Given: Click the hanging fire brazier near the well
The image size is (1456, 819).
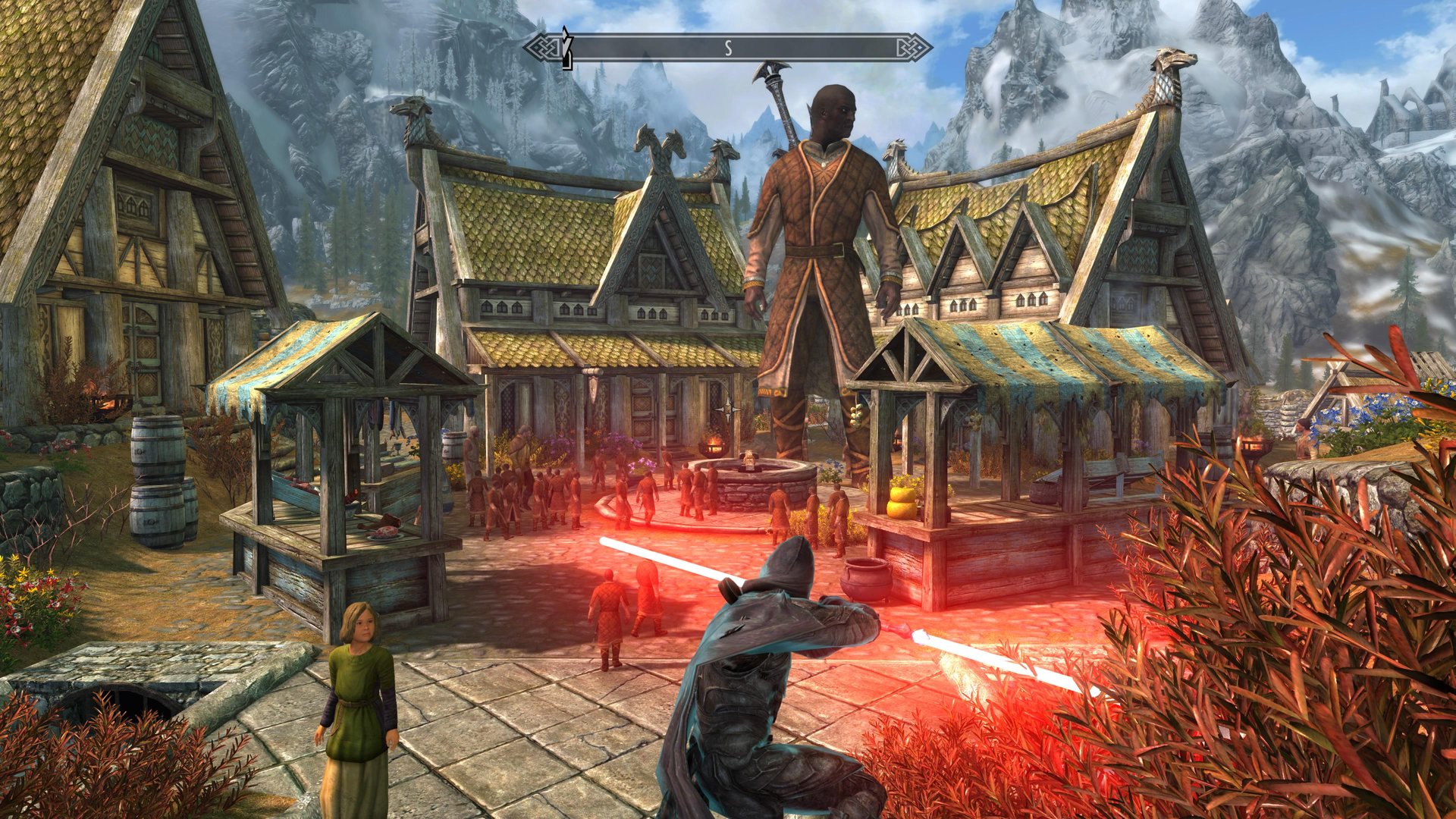Looking at the screenshot, I should coord(713,447).
